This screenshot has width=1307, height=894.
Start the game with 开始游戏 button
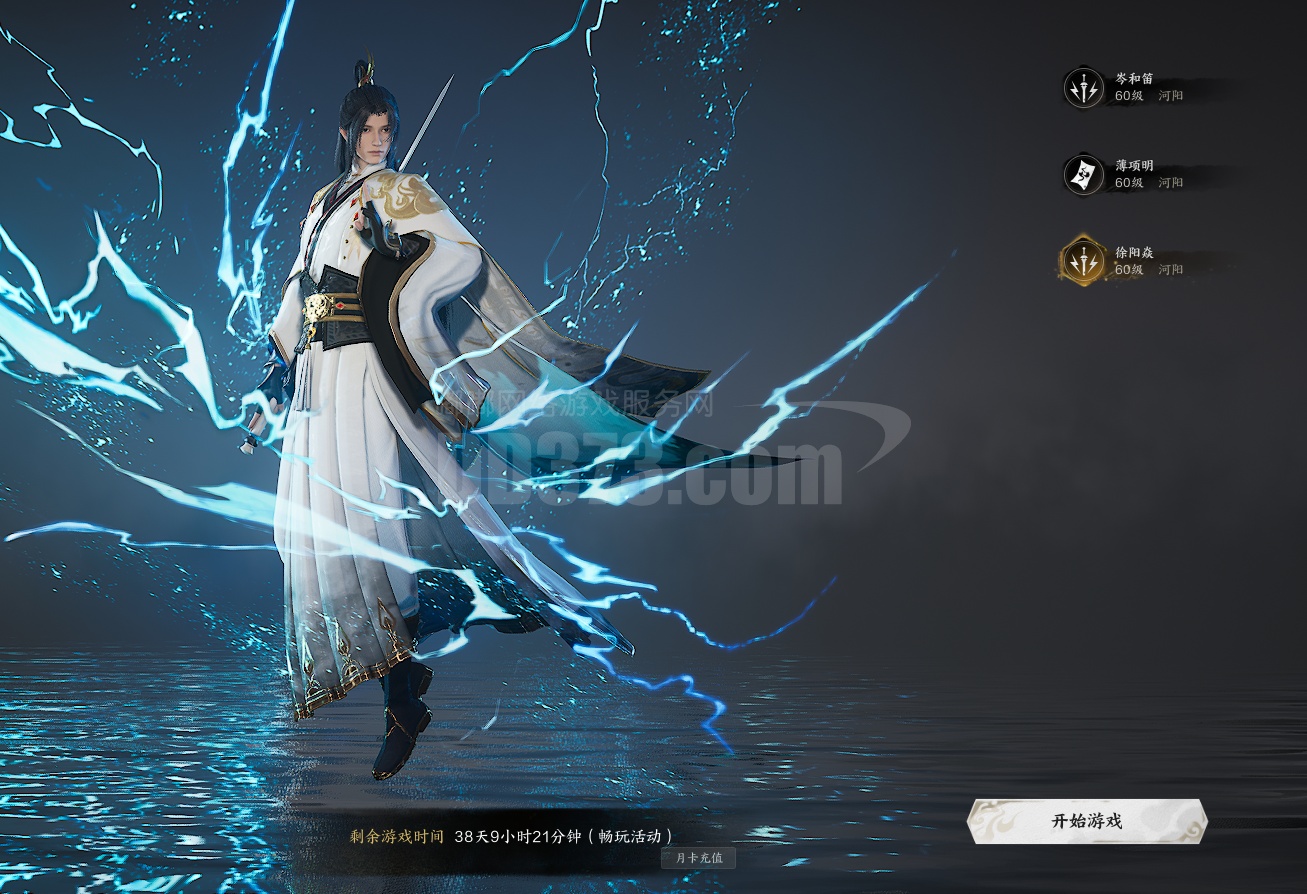tap(1087, 821)
